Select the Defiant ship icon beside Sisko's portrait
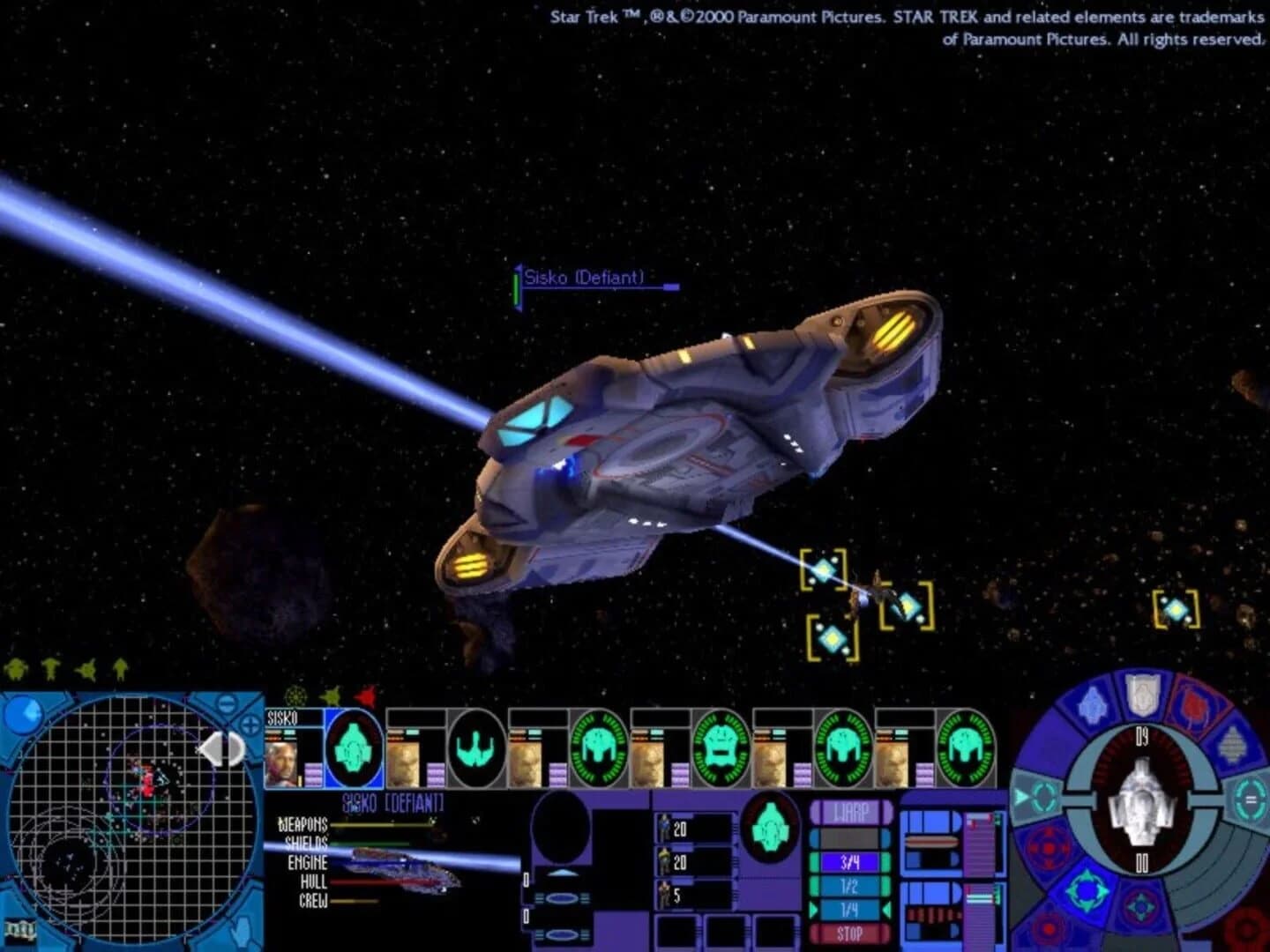The image size is (1270, 952). (355, 748)
